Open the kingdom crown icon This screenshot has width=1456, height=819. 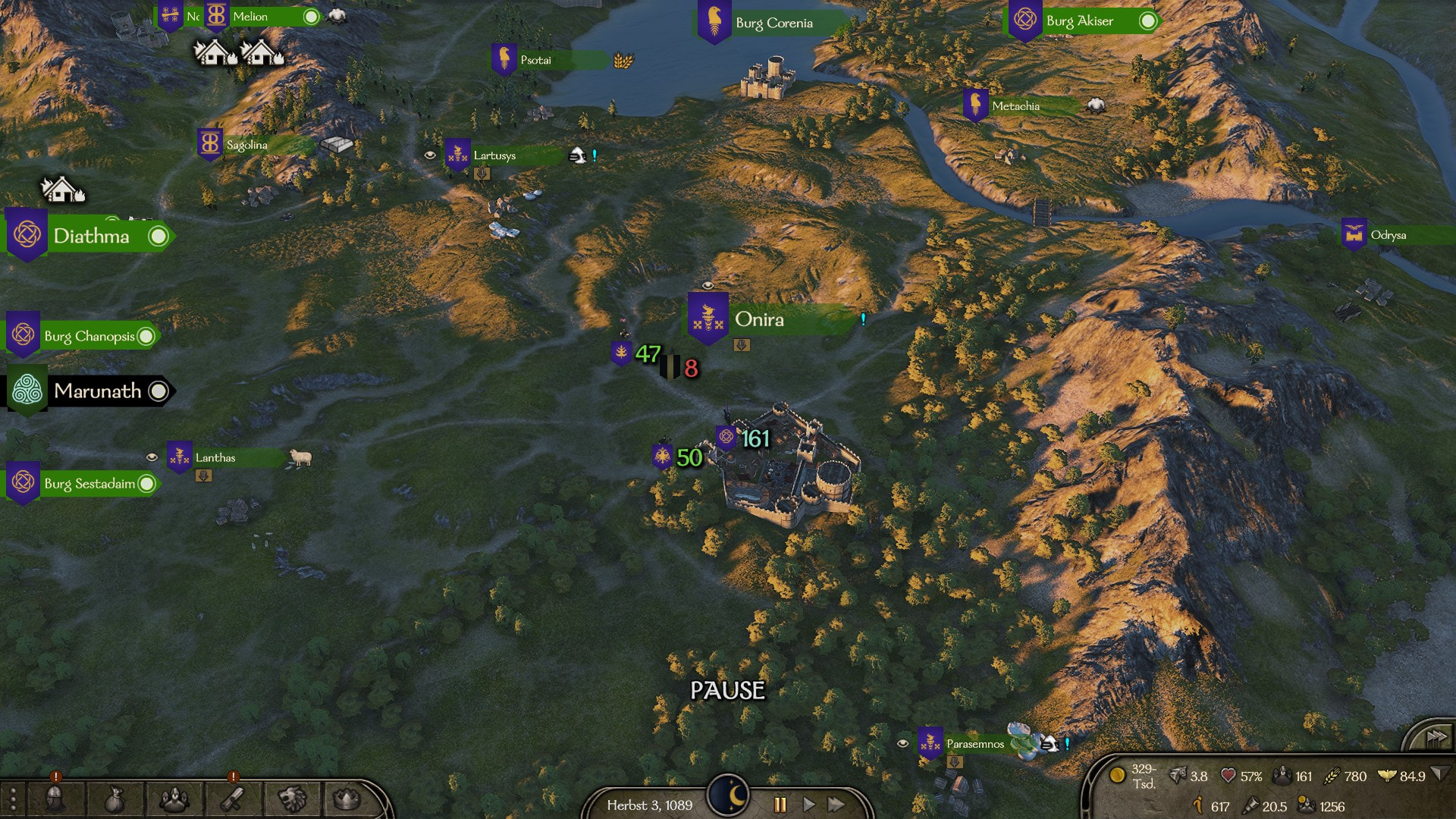[x=347, y=799]
